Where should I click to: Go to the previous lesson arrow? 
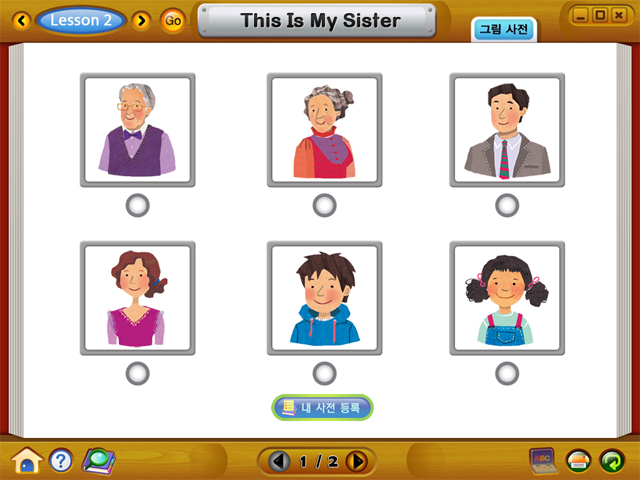coord(21,20)
